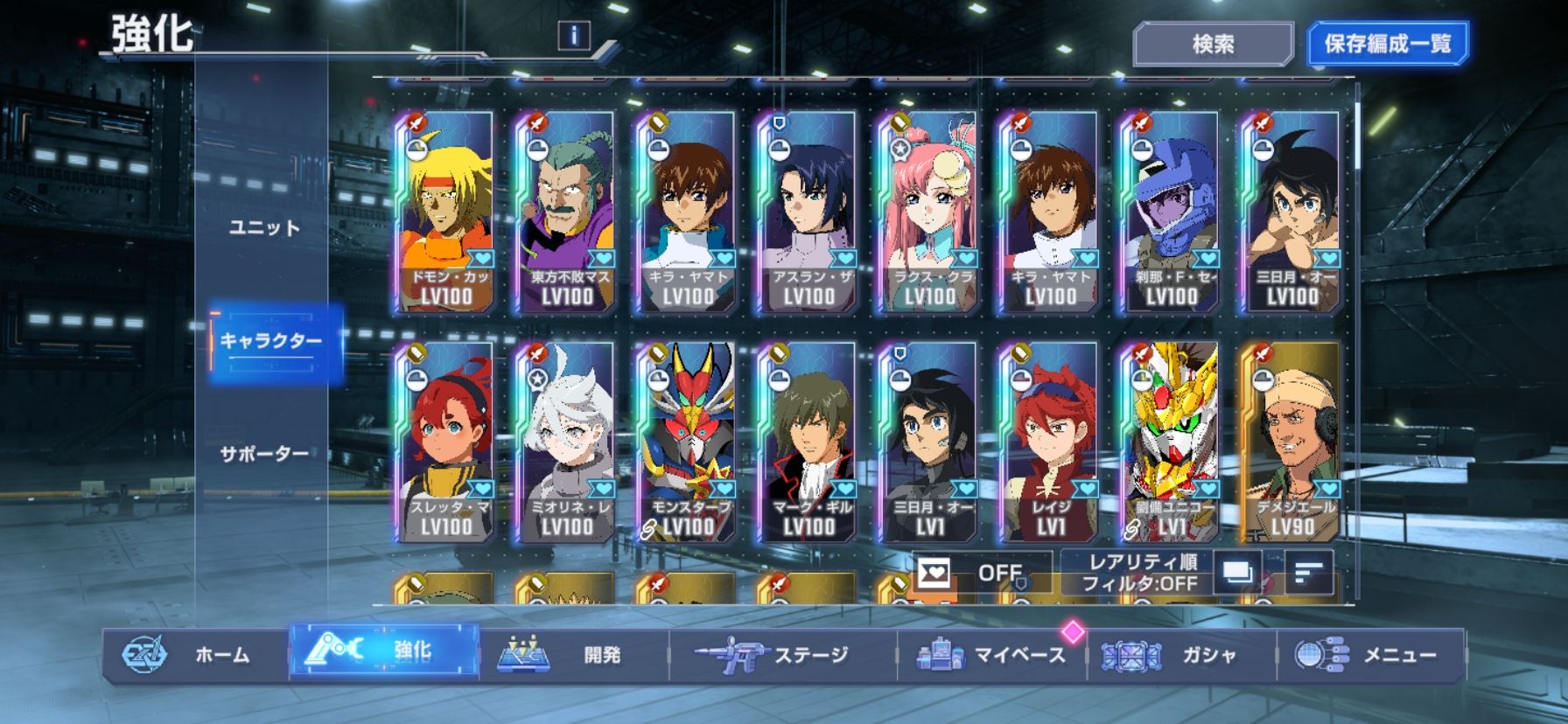Go to ホーム in the bottom bar
The width and height of the screenshot is (1568, 724).
click(x=195, y=655)
